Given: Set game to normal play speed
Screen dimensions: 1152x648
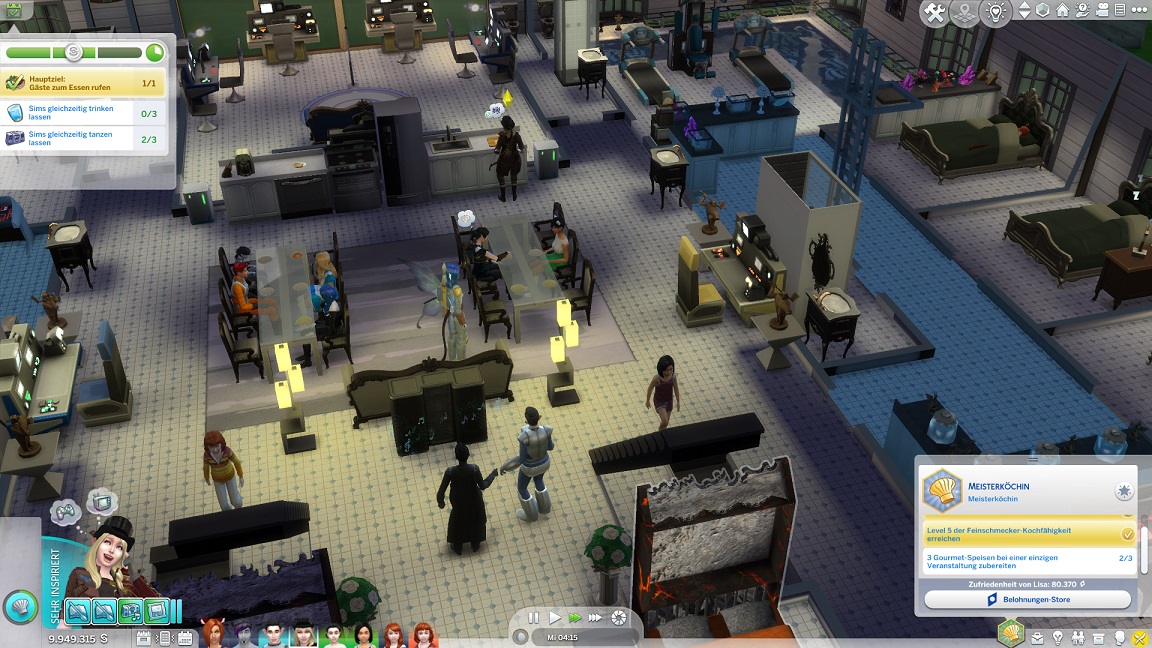Looking at the screenshot, I should [555, 618].
